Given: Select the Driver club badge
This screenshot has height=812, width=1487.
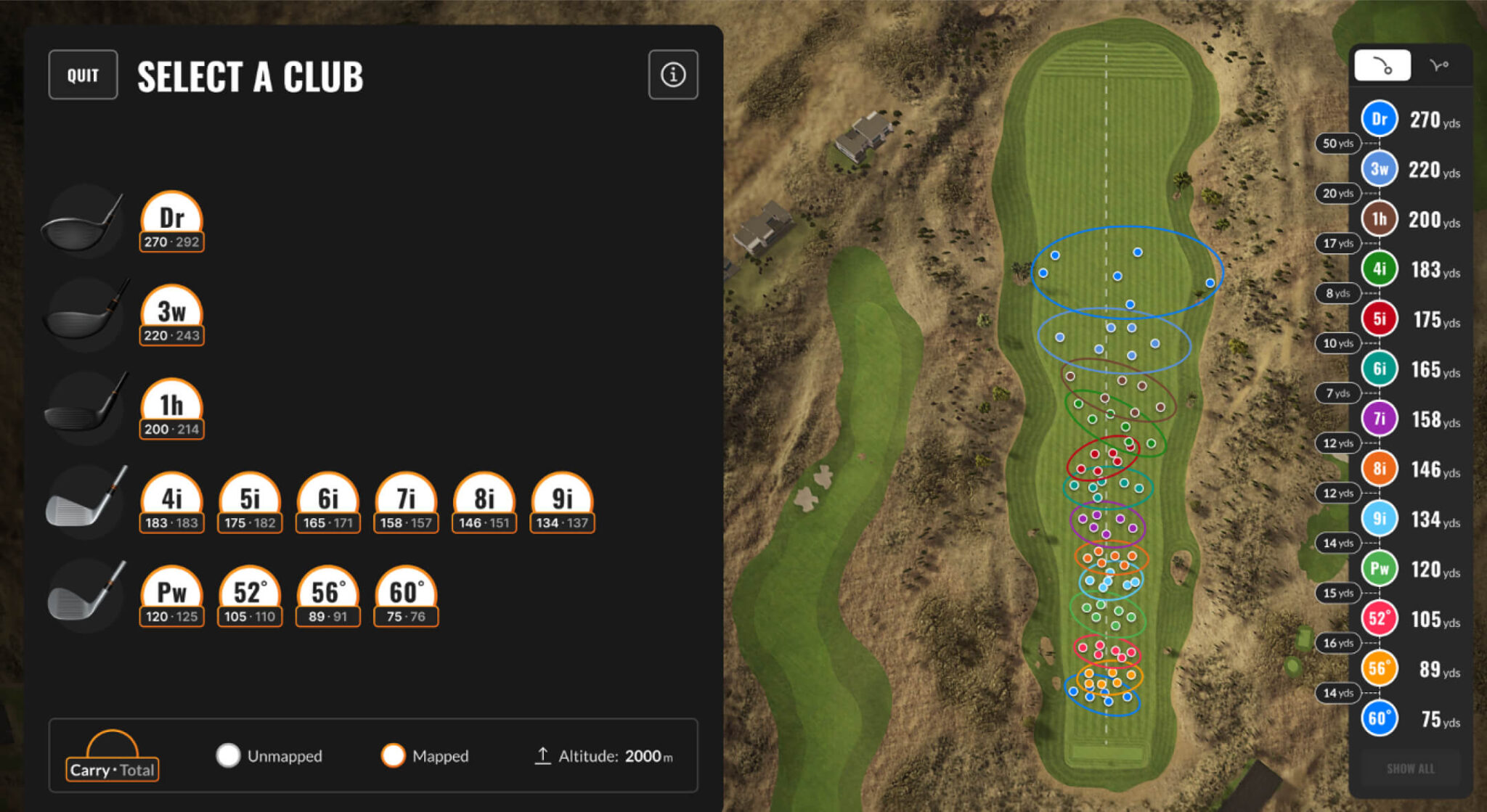Looking at the screenshot, I should coord(171,222).
